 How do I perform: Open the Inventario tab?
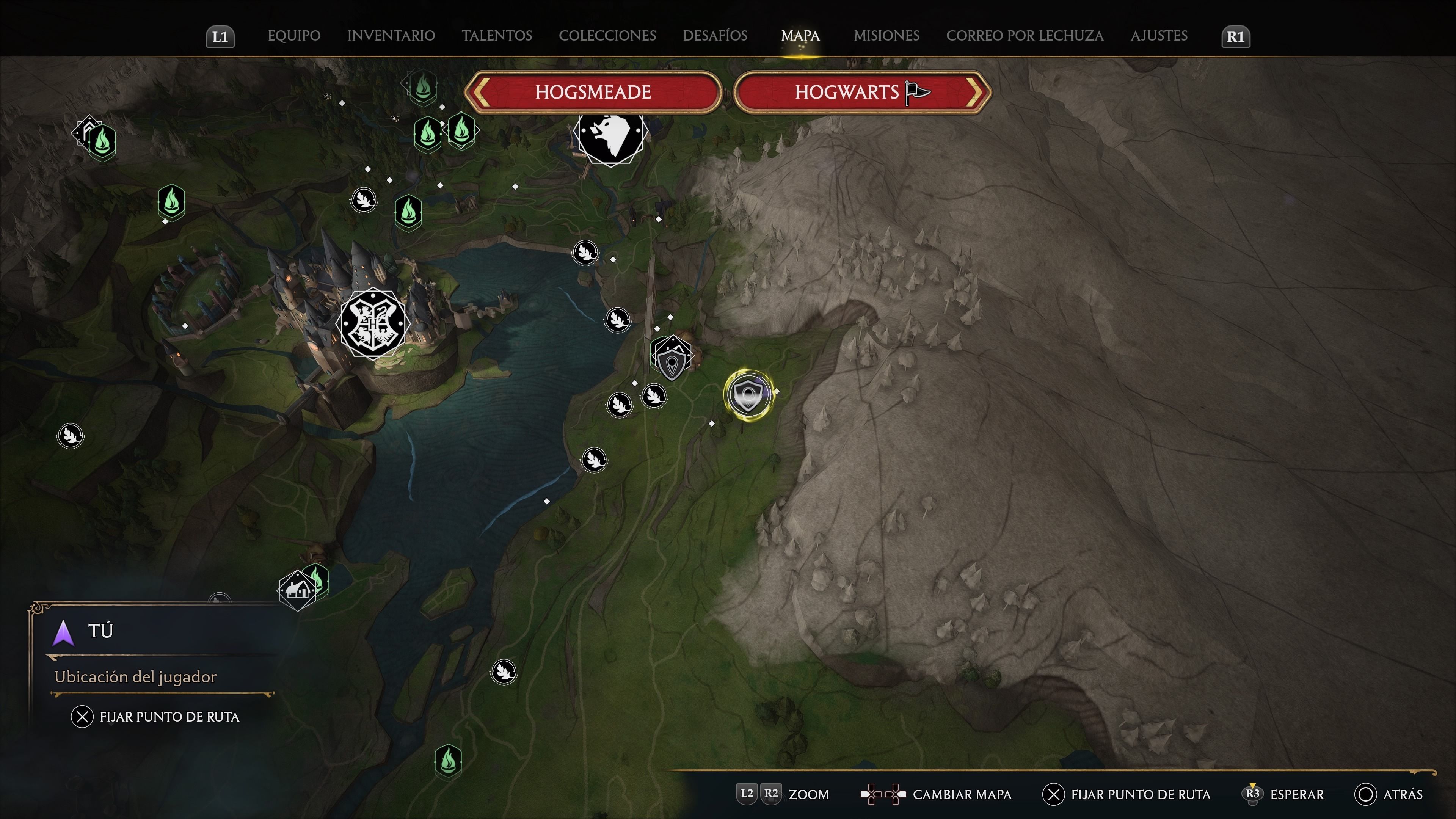(391, 36)
